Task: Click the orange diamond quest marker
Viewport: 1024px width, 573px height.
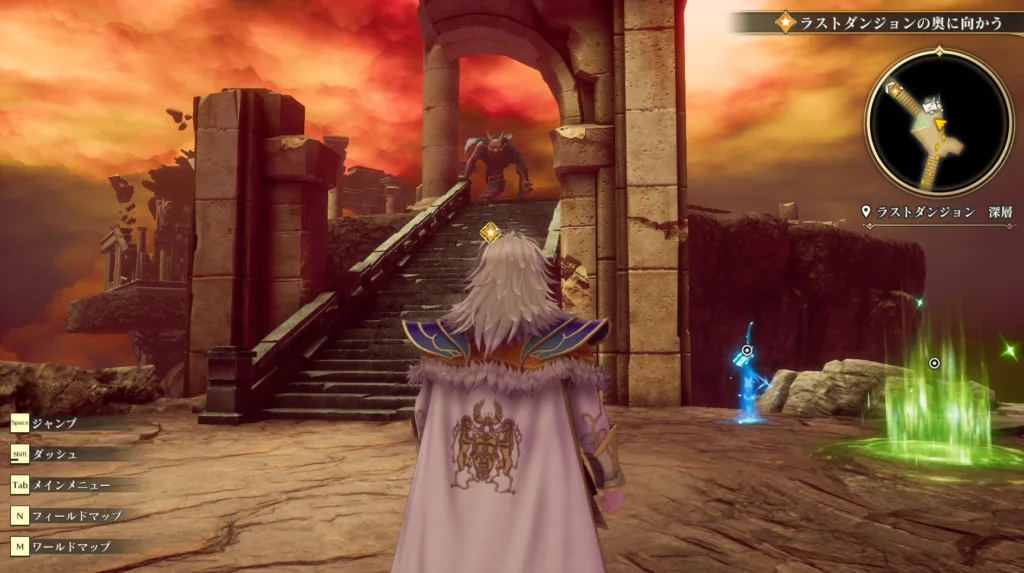Action: 489,233
